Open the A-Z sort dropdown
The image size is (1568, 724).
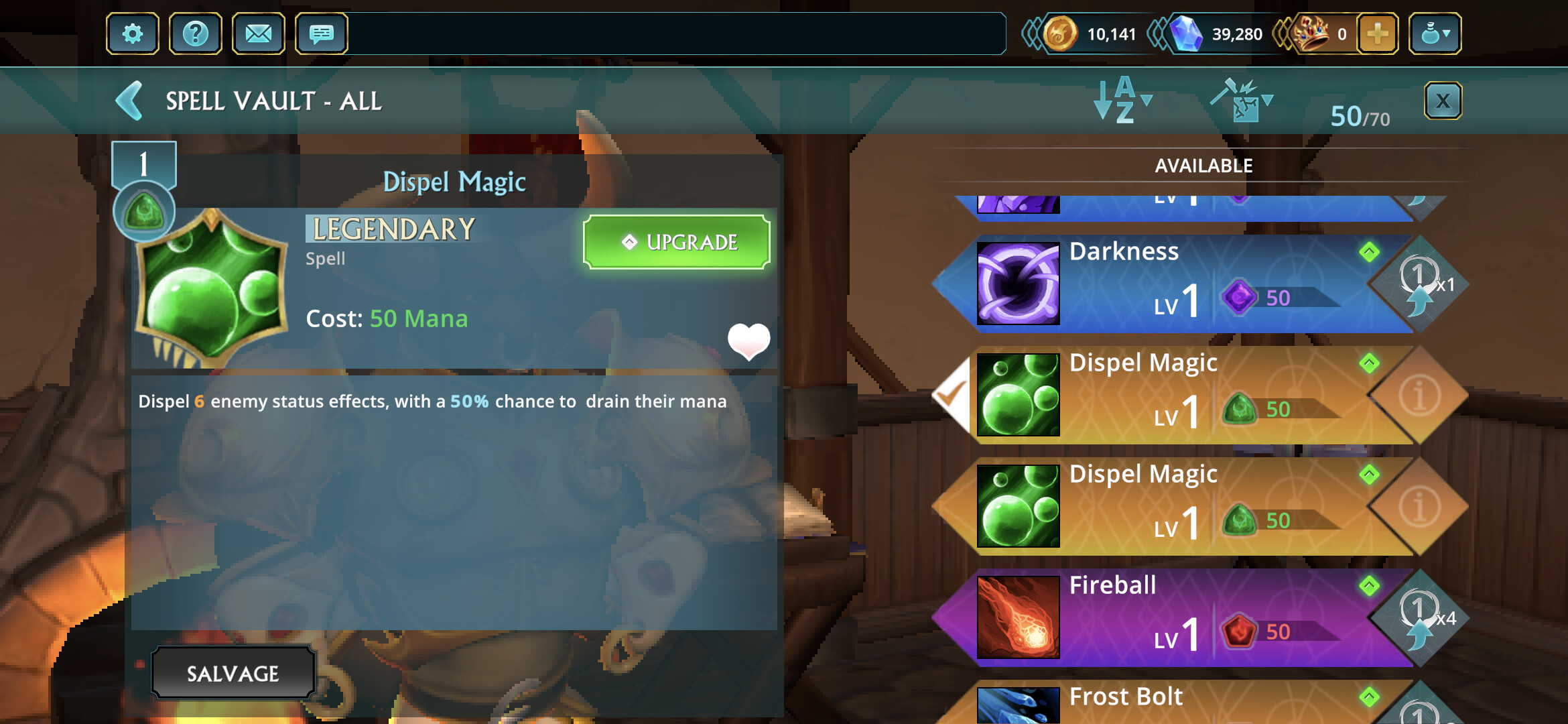click(x=1122, y=101)
